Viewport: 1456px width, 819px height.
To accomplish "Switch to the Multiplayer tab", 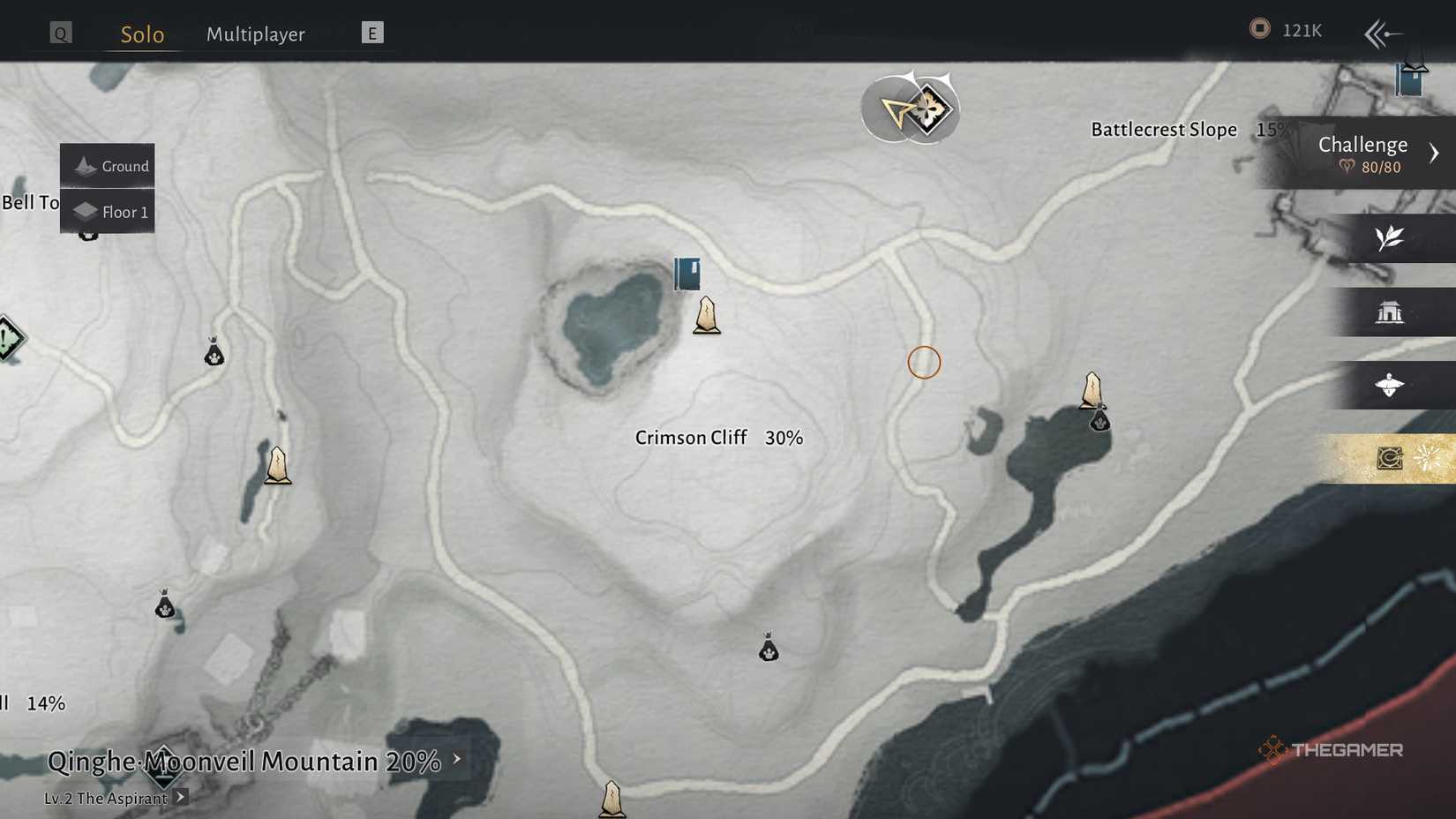I will point(255,34).
